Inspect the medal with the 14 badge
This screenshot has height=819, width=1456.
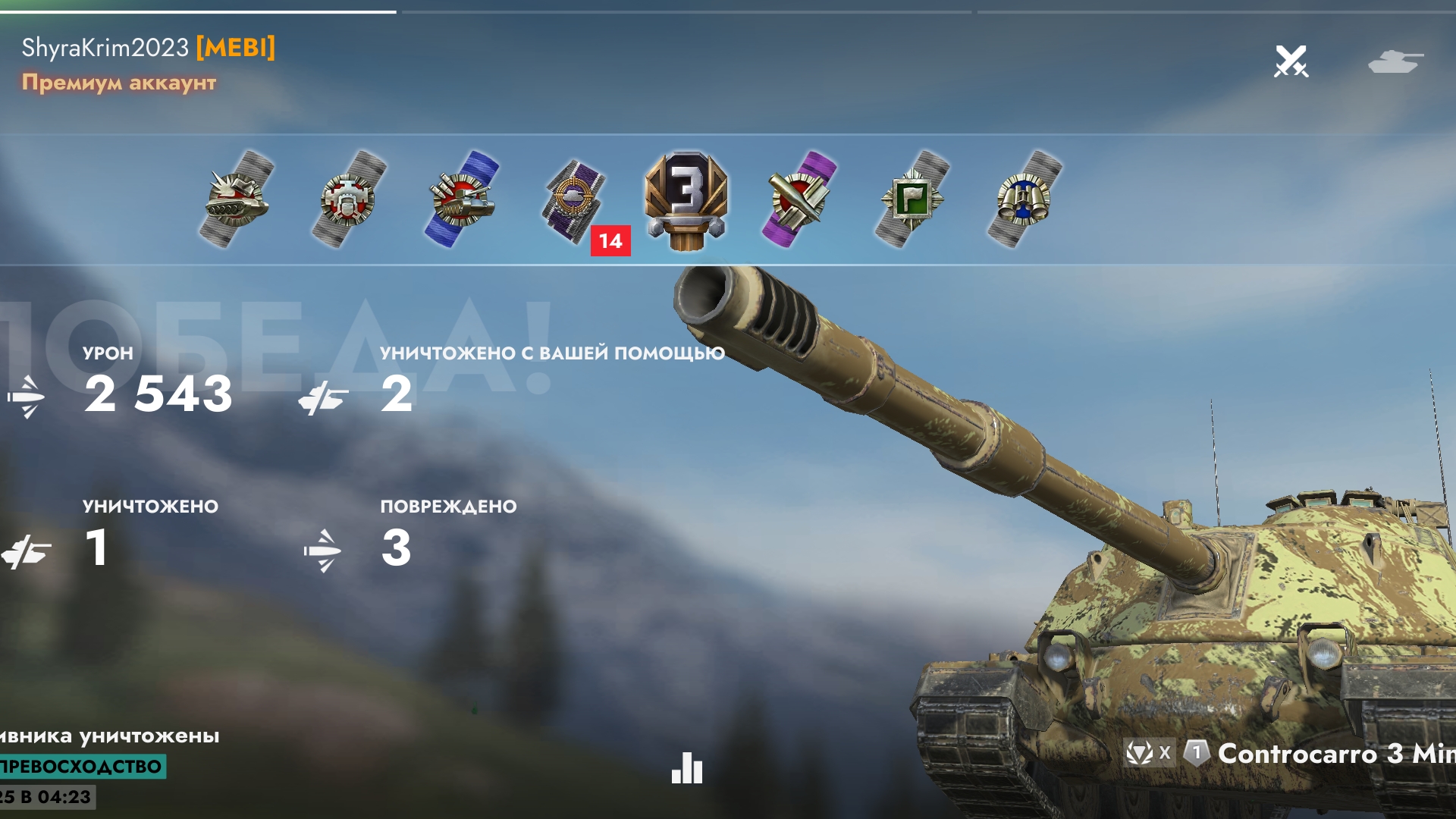(576, 199)
